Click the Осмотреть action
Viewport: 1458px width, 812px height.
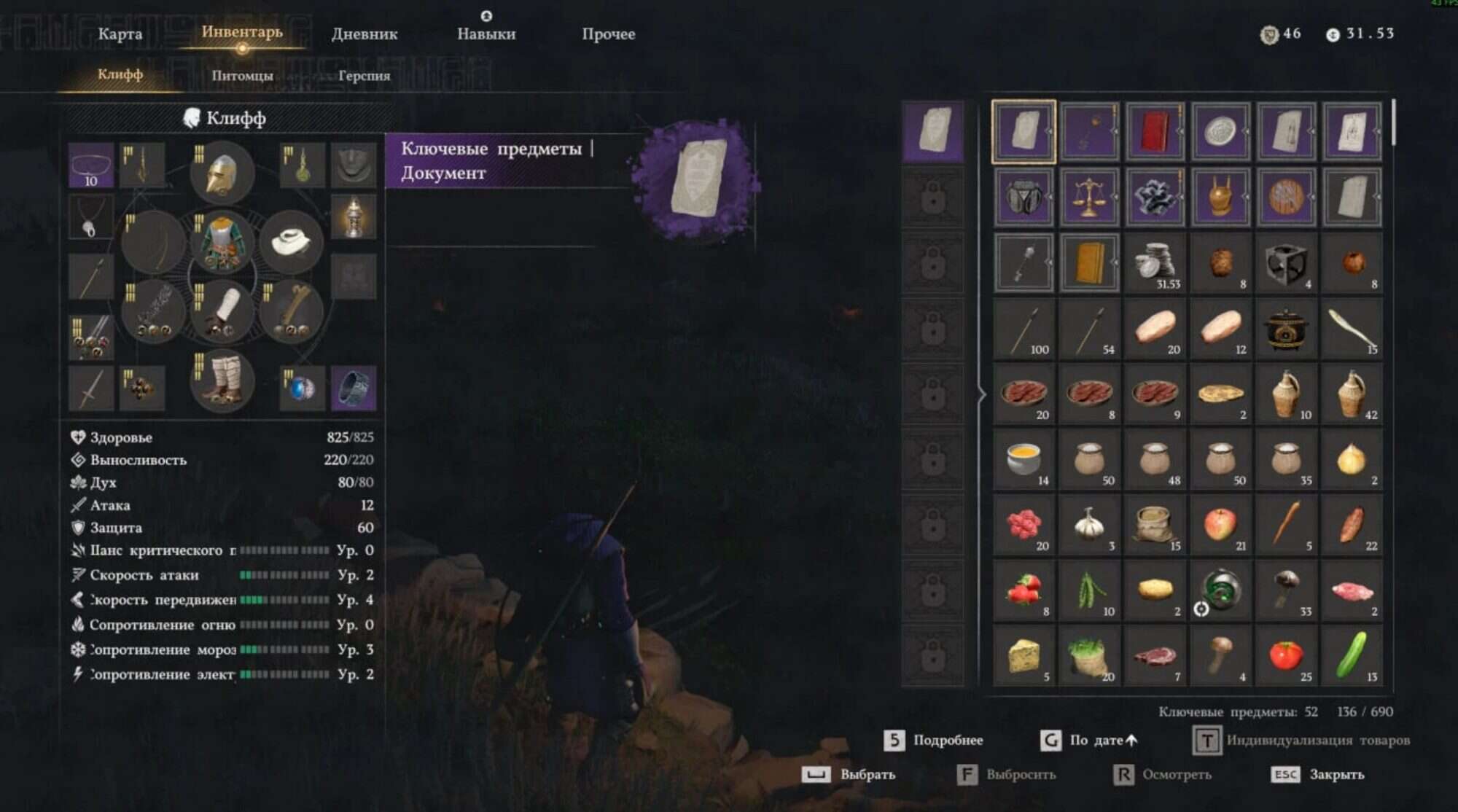[1177, 775]
